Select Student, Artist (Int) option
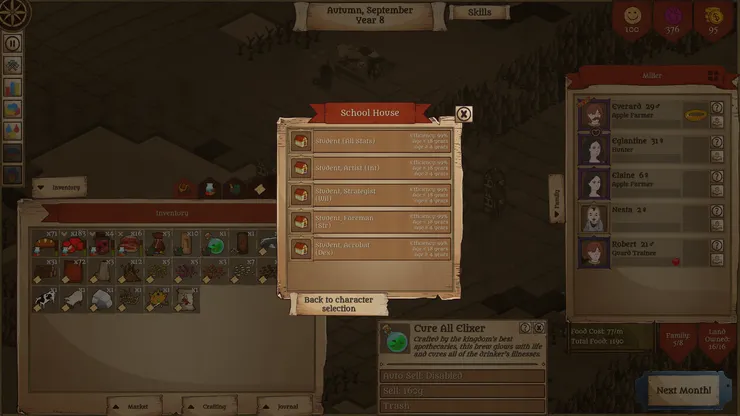 tap(368, 168)
